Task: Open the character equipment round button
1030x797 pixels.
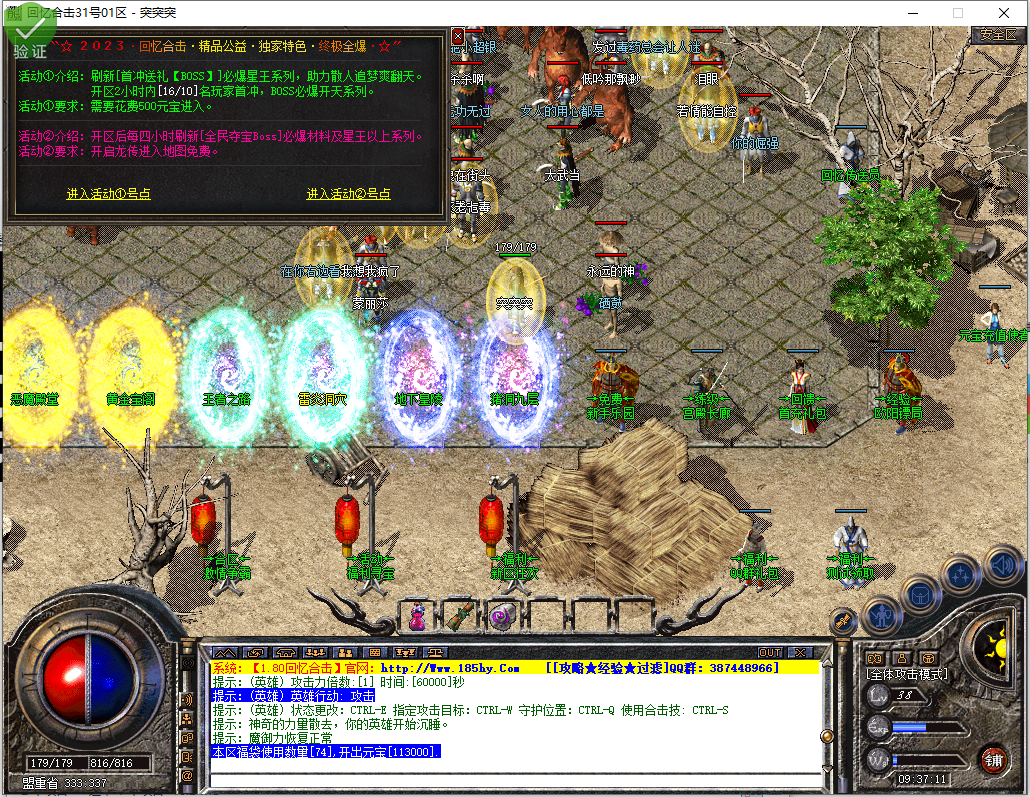Action: point(883,615)
